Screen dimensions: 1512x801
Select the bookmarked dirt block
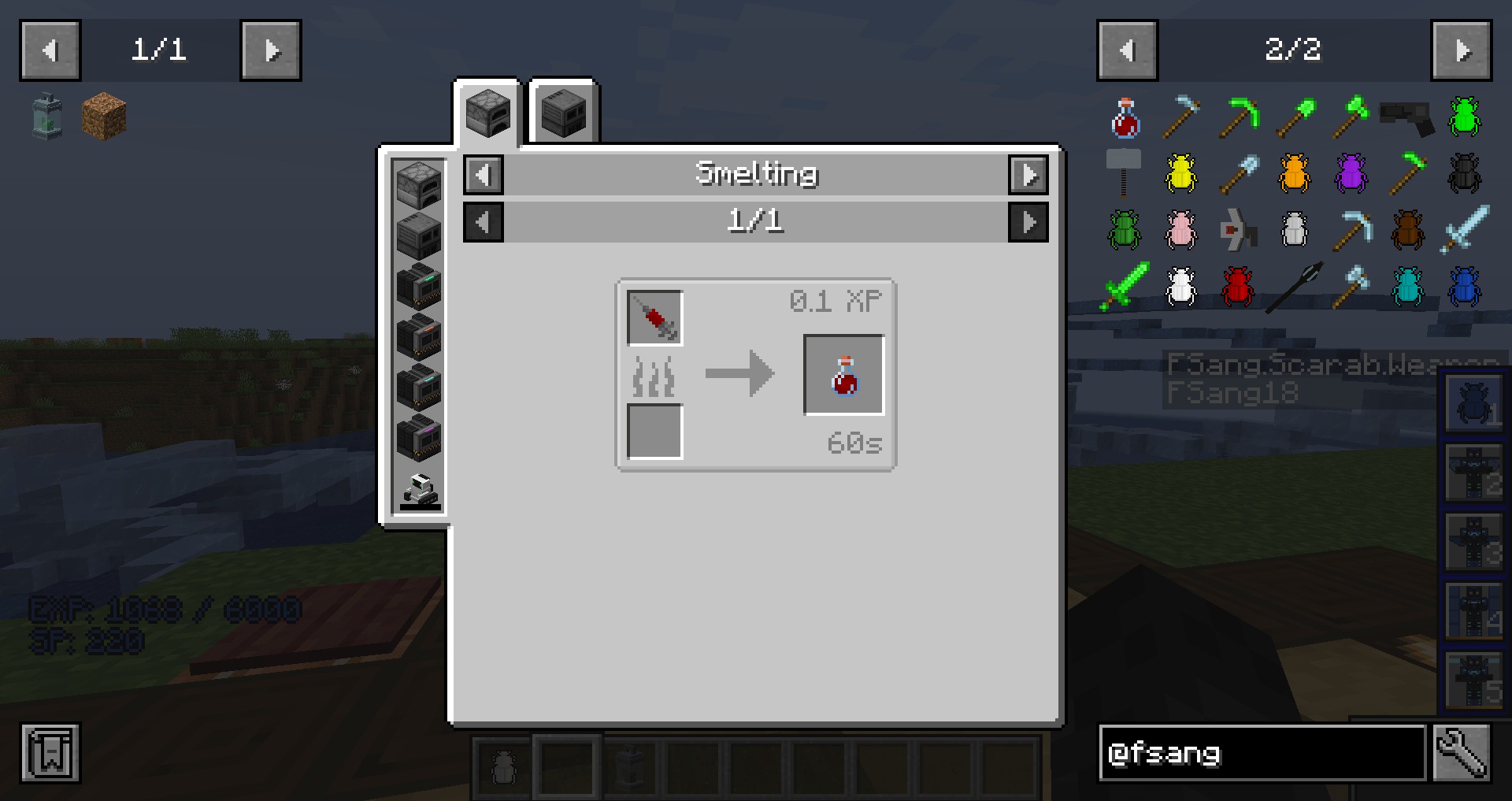click(104, 117)
